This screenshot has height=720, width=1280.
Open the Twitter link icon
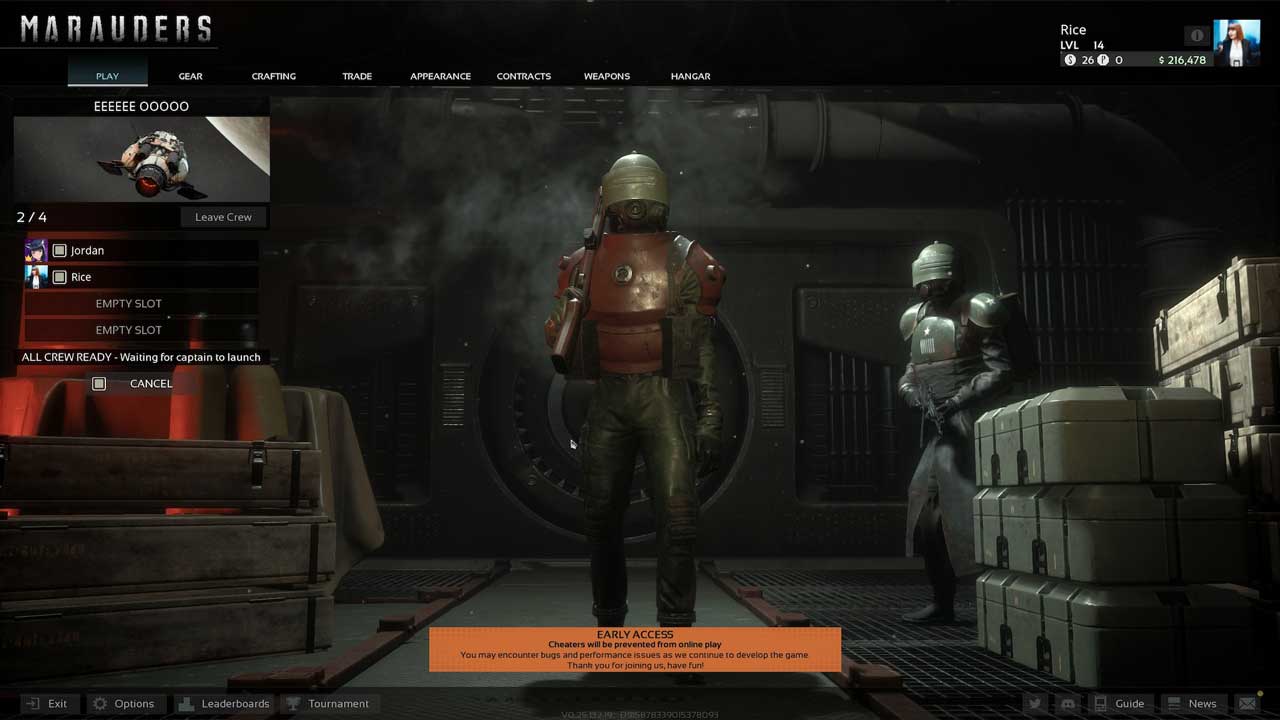coord(1035,704)
